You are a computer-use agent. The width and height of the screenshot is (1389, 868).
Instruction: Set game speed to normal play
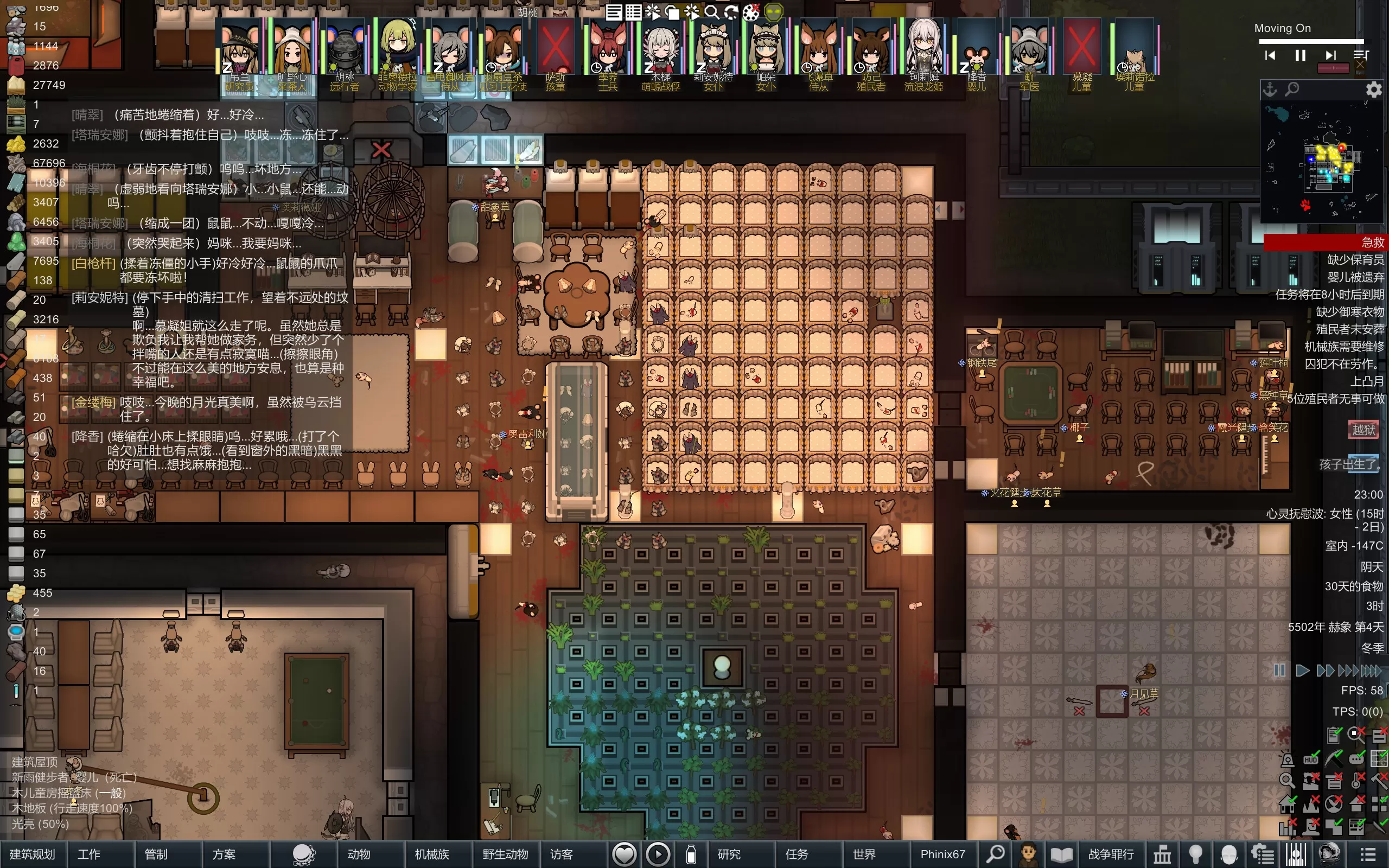pyautogui.click(x=1302, y=671)
